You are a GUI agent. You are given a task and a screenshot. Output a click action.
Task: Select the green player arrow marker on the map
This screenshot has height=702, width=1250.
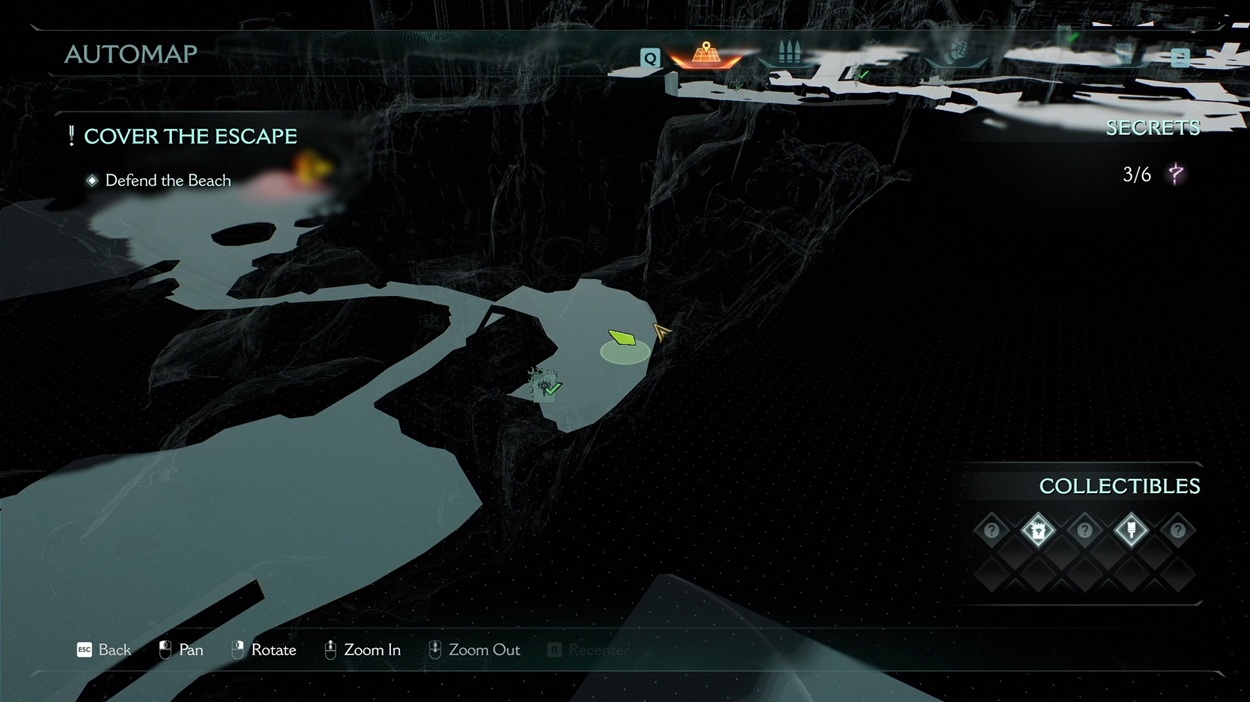(622, 338)
